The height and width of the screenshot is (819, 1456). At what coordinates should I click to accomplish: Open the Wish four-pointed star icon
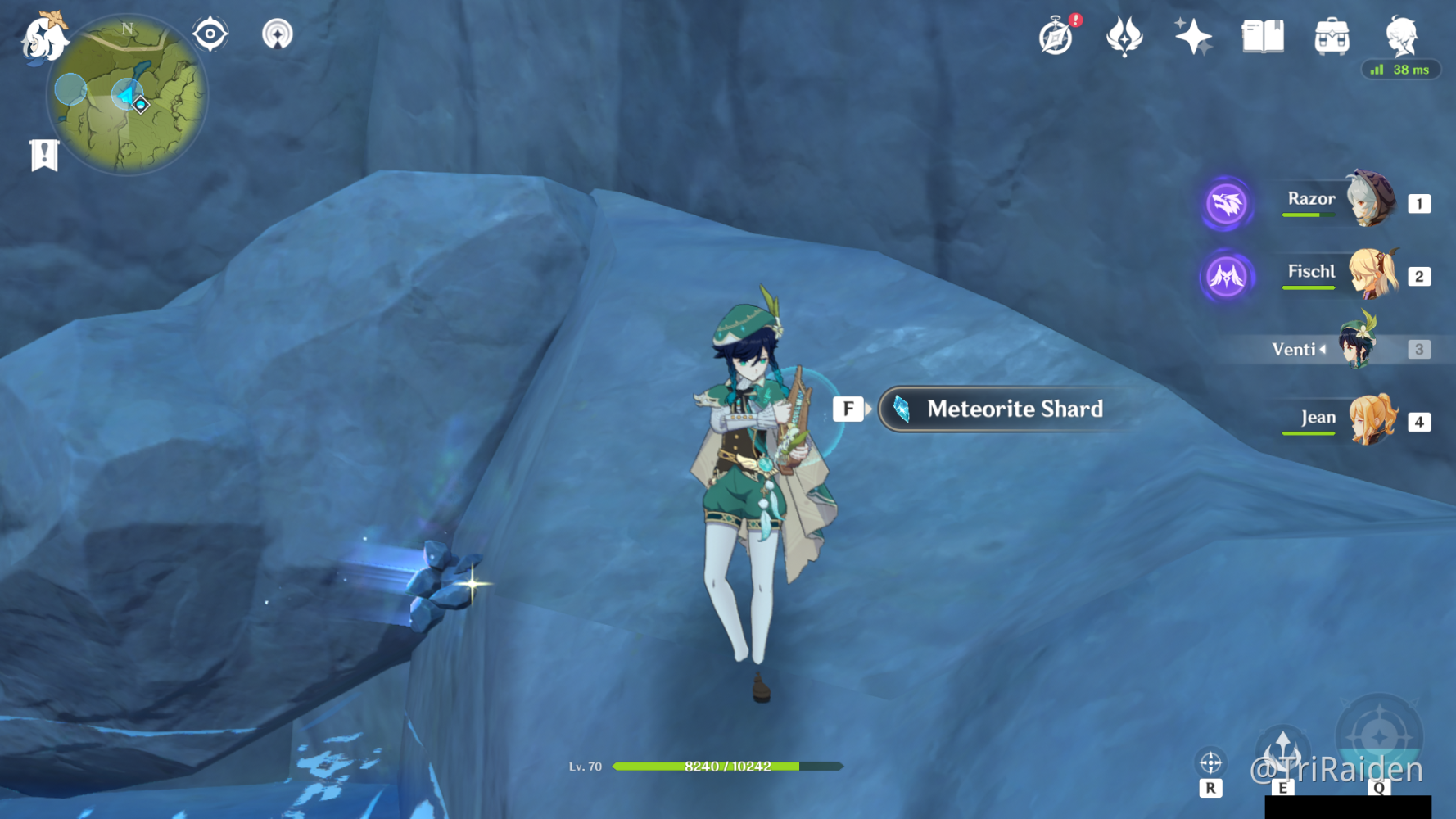pos(1193,37)
